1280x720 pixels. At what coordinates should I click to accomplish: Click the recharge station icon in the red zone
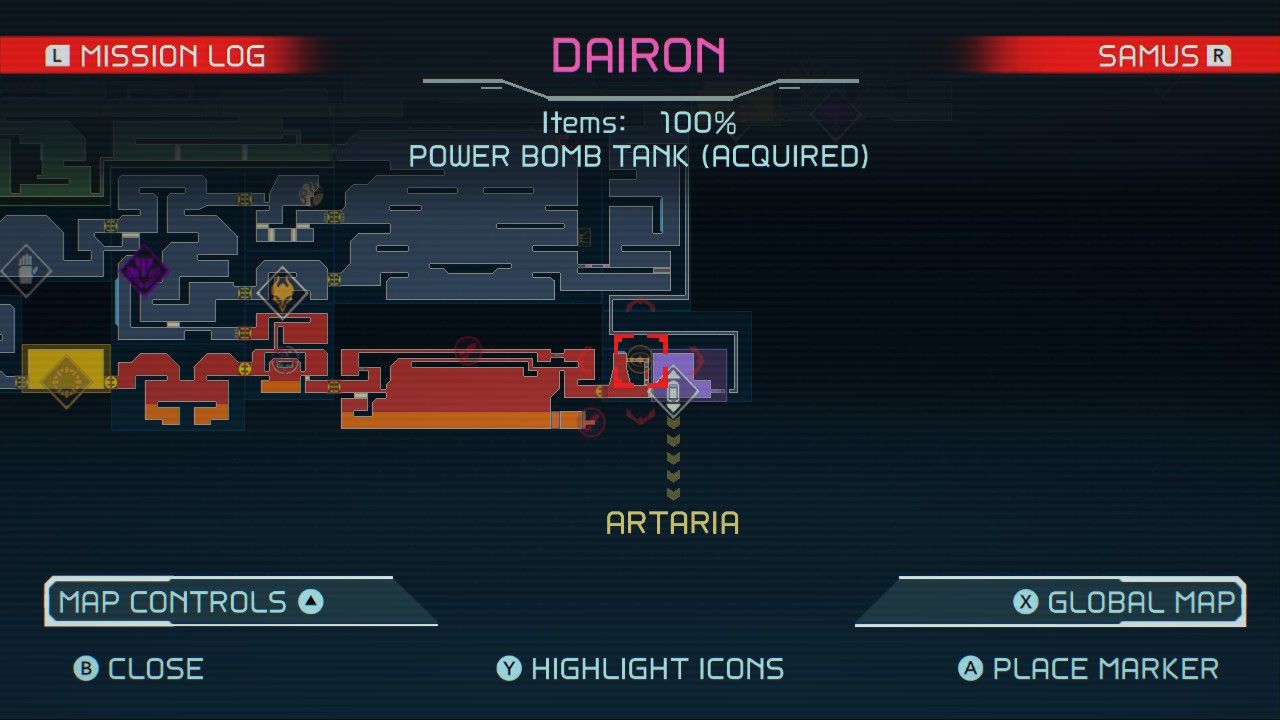(x=285, y=365)
